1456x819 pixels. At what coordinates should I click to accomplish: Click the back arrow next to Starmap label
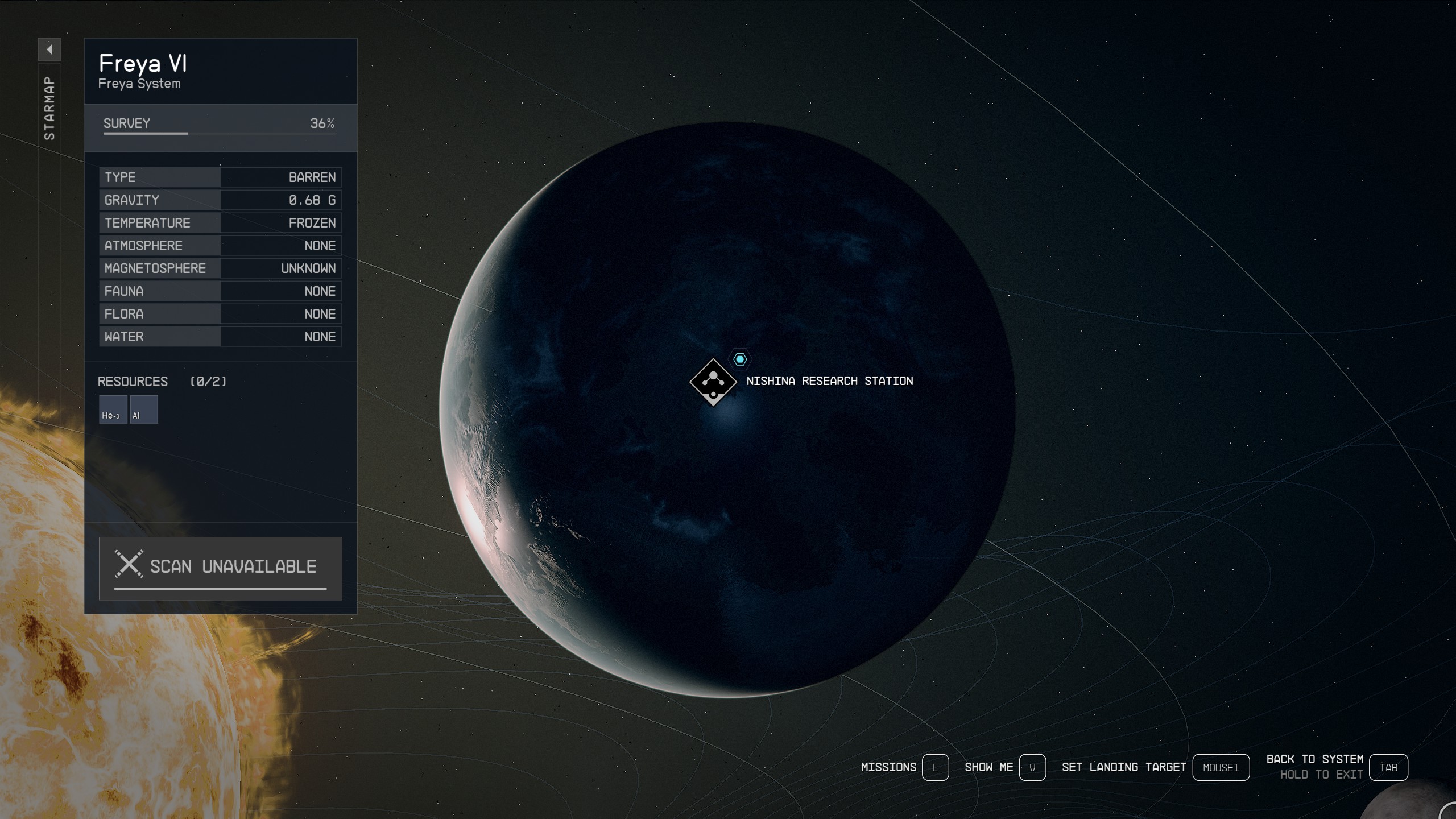[49, 50]
